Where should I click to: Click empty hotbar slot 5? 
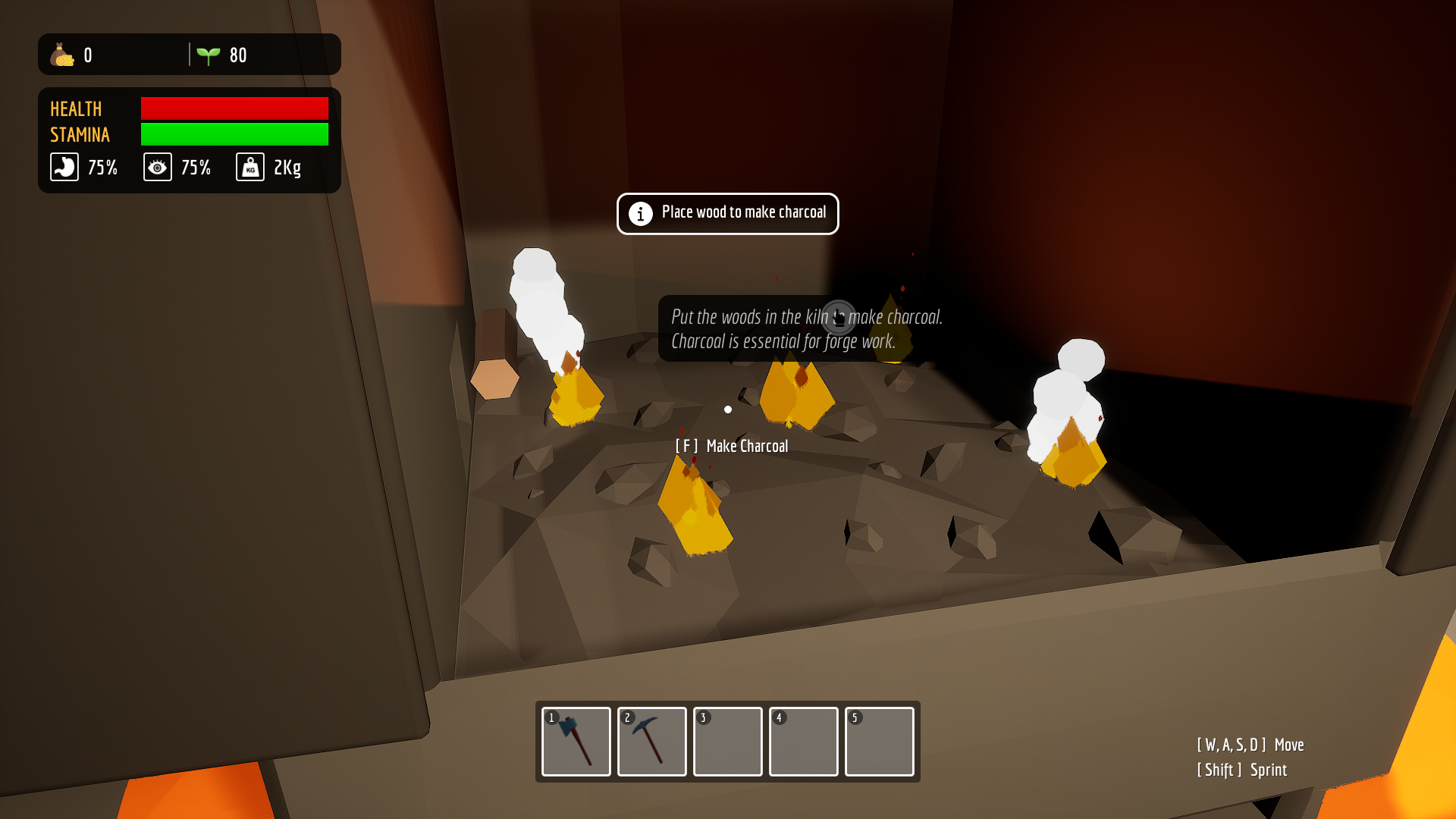coord(879,742)
